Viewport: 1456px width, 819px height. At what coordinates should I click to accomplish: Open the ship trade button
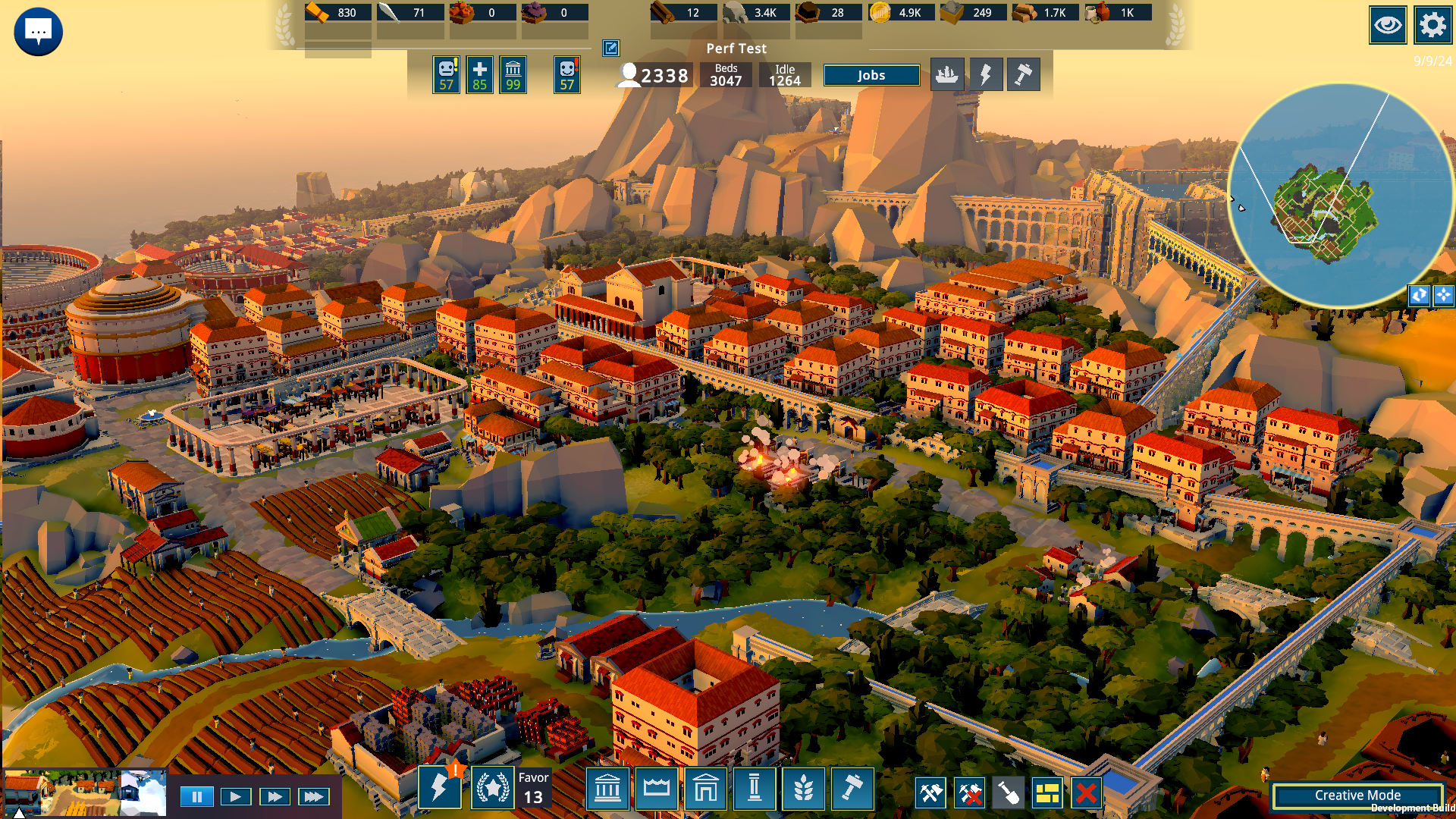click(x=947, y=74)
